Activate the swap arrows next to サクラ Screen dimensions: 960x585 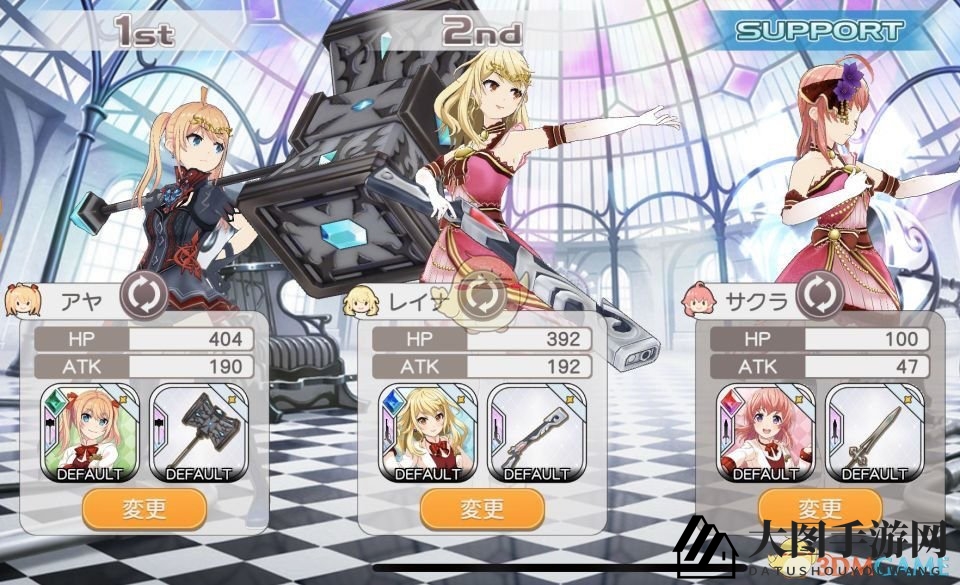pos(819,296)
